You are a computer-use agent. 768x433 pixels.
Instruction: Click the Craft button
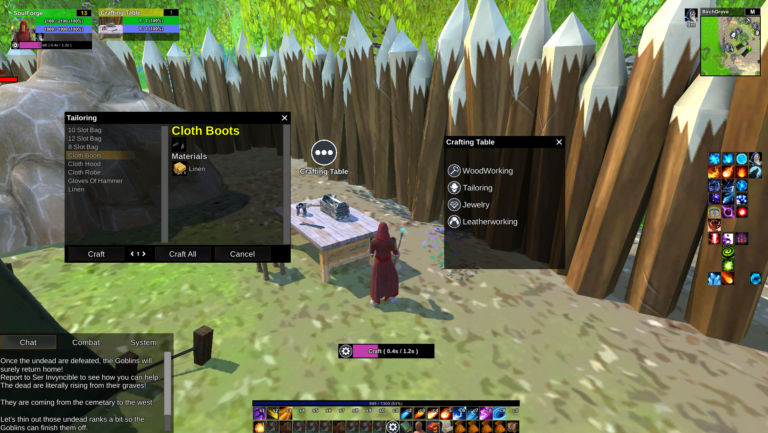pos(96,254)
